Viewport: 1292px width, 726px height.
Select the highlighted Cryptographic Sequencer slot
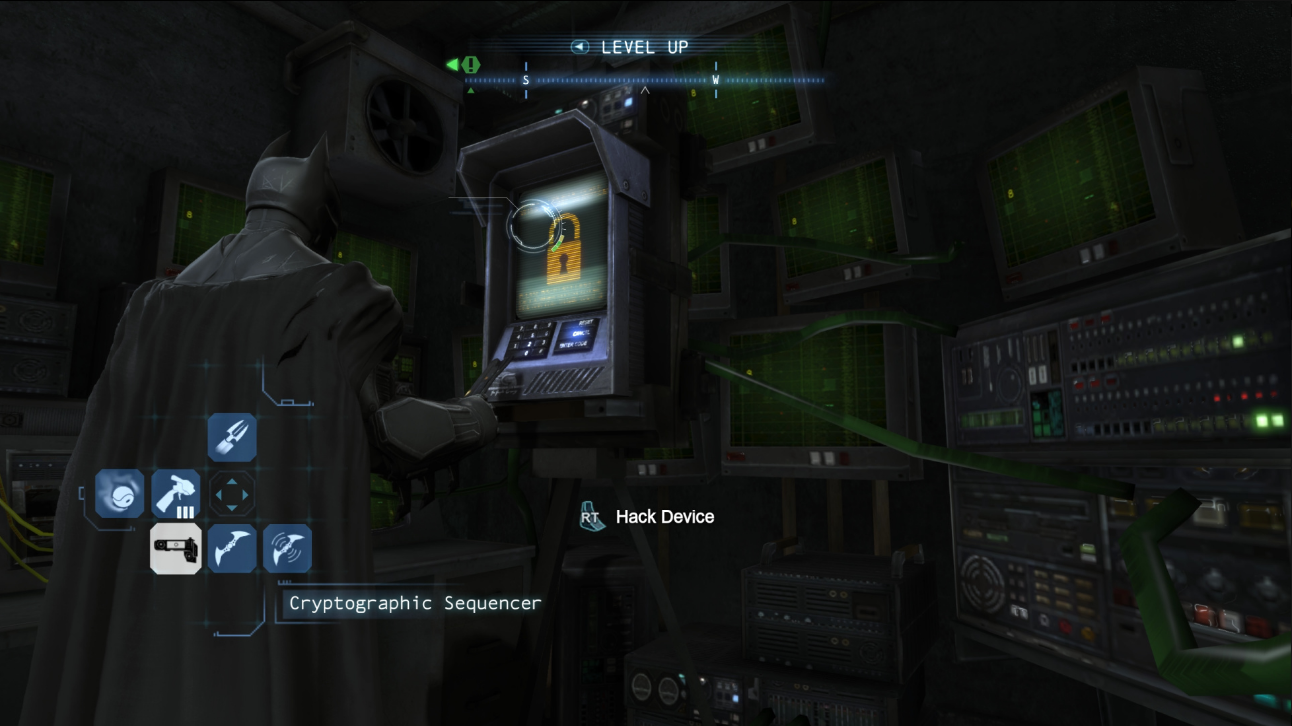click(x=176, y=549)
